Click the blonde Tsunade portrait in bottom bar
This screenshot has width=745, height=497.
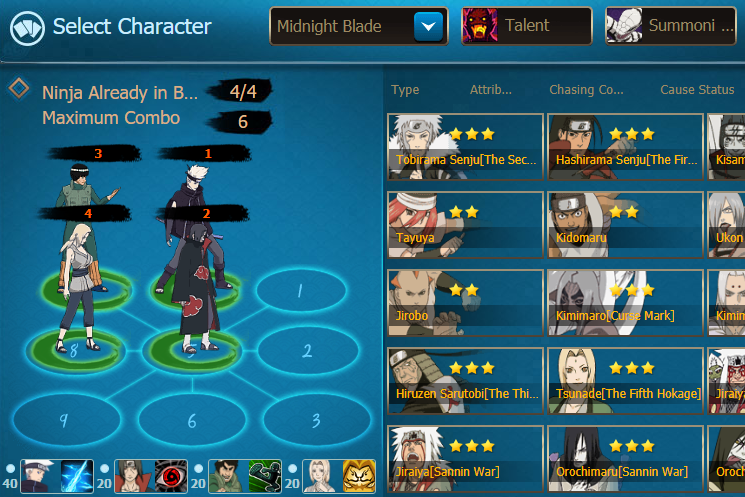click(x=317, y=476)
